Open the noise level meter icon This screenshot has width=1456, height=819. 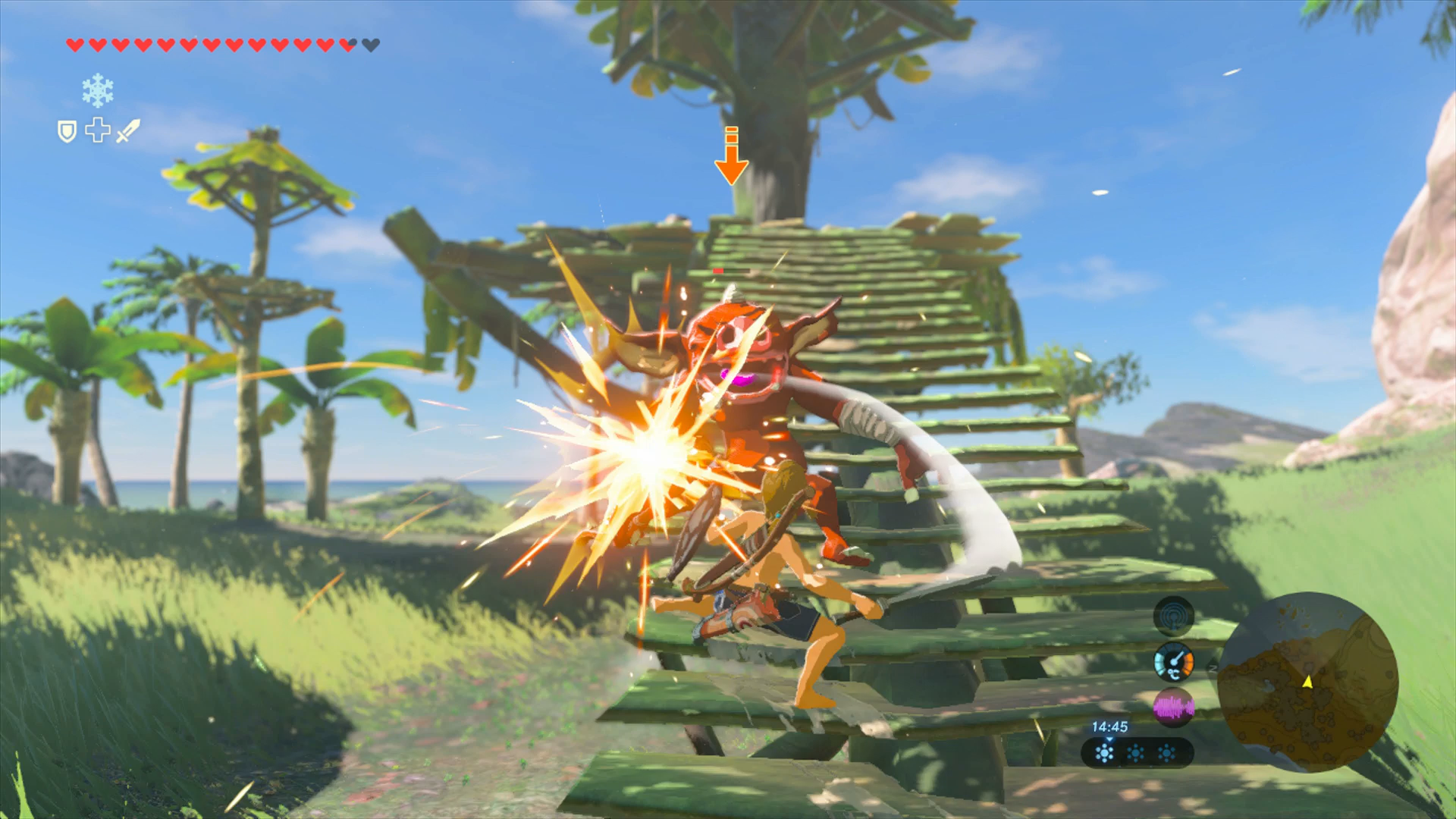pos(1174,706)
